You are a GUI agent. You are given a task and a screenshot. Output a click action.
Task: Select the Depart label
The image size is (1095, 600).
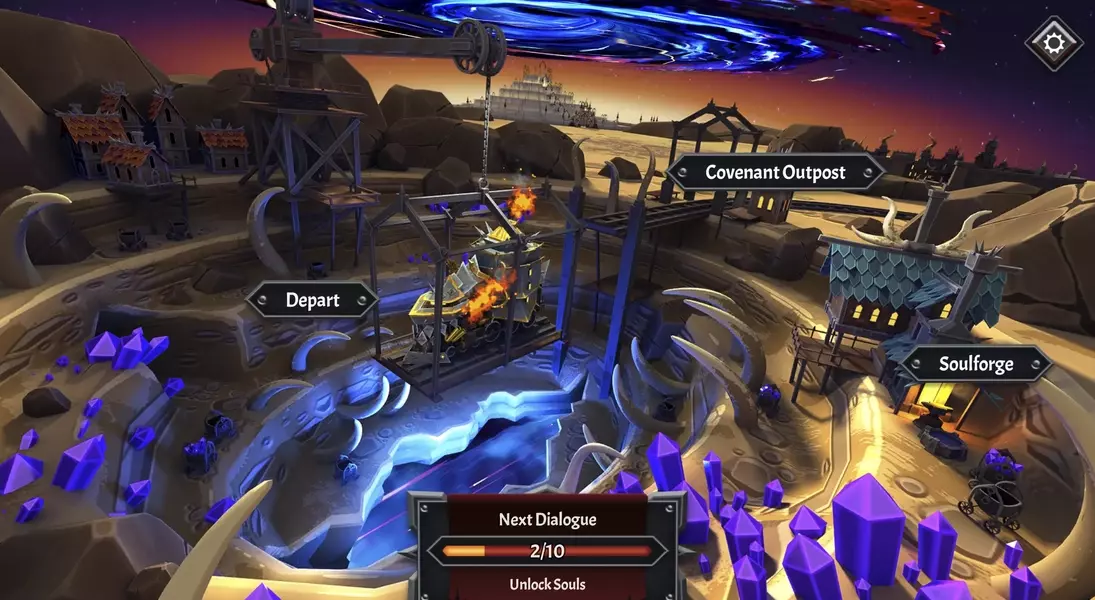pyautogui.click(x=312, y=300)
